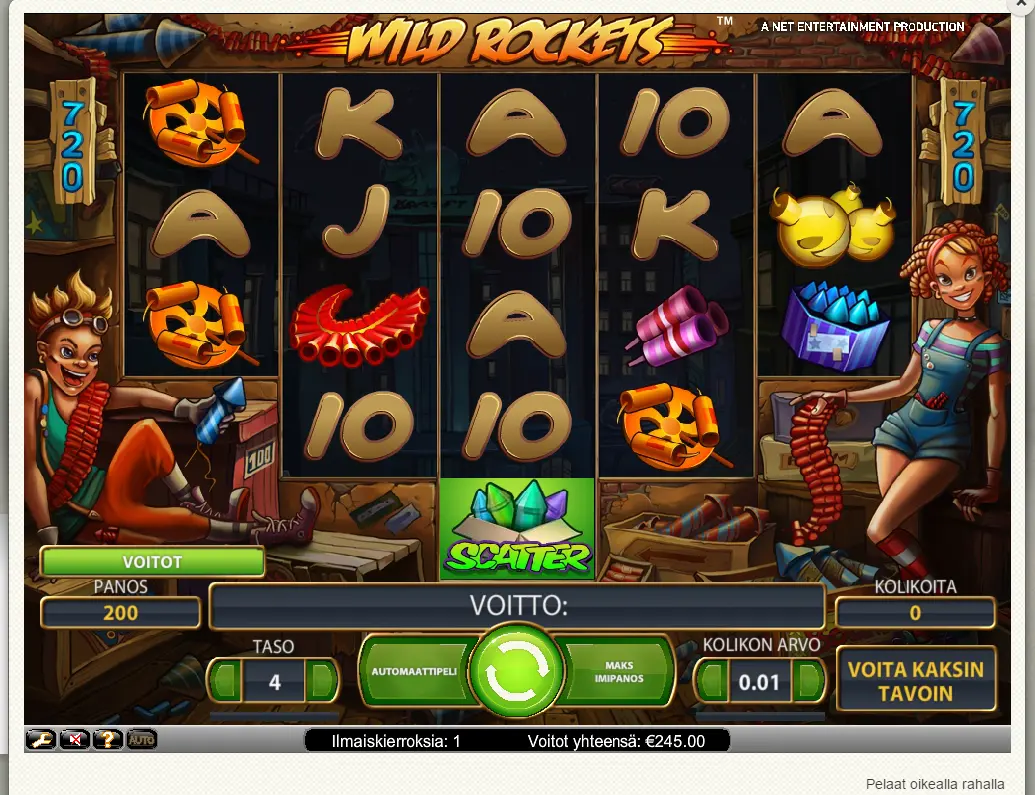The height and width of the screenshot is (795, 1035).
Task: Open help with the question mark icon
Action: click(x=108, y=740)
